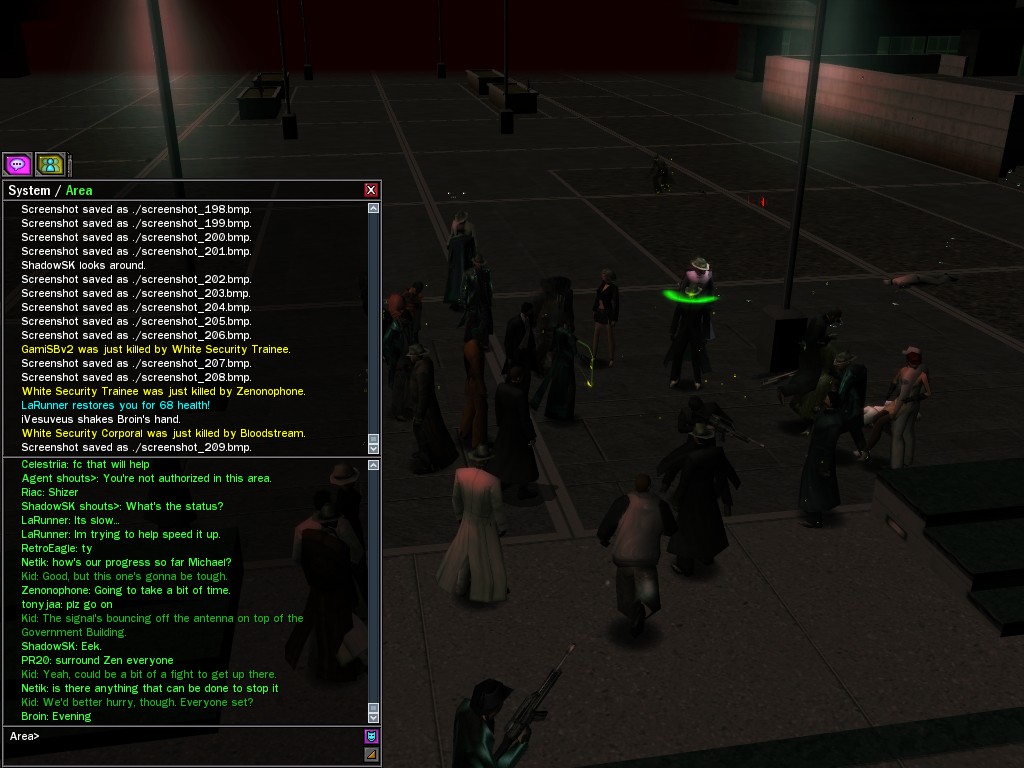This screenshot has width=1024, height=768.
Task: Open the purple mask emote button
Action: [372, 737]
